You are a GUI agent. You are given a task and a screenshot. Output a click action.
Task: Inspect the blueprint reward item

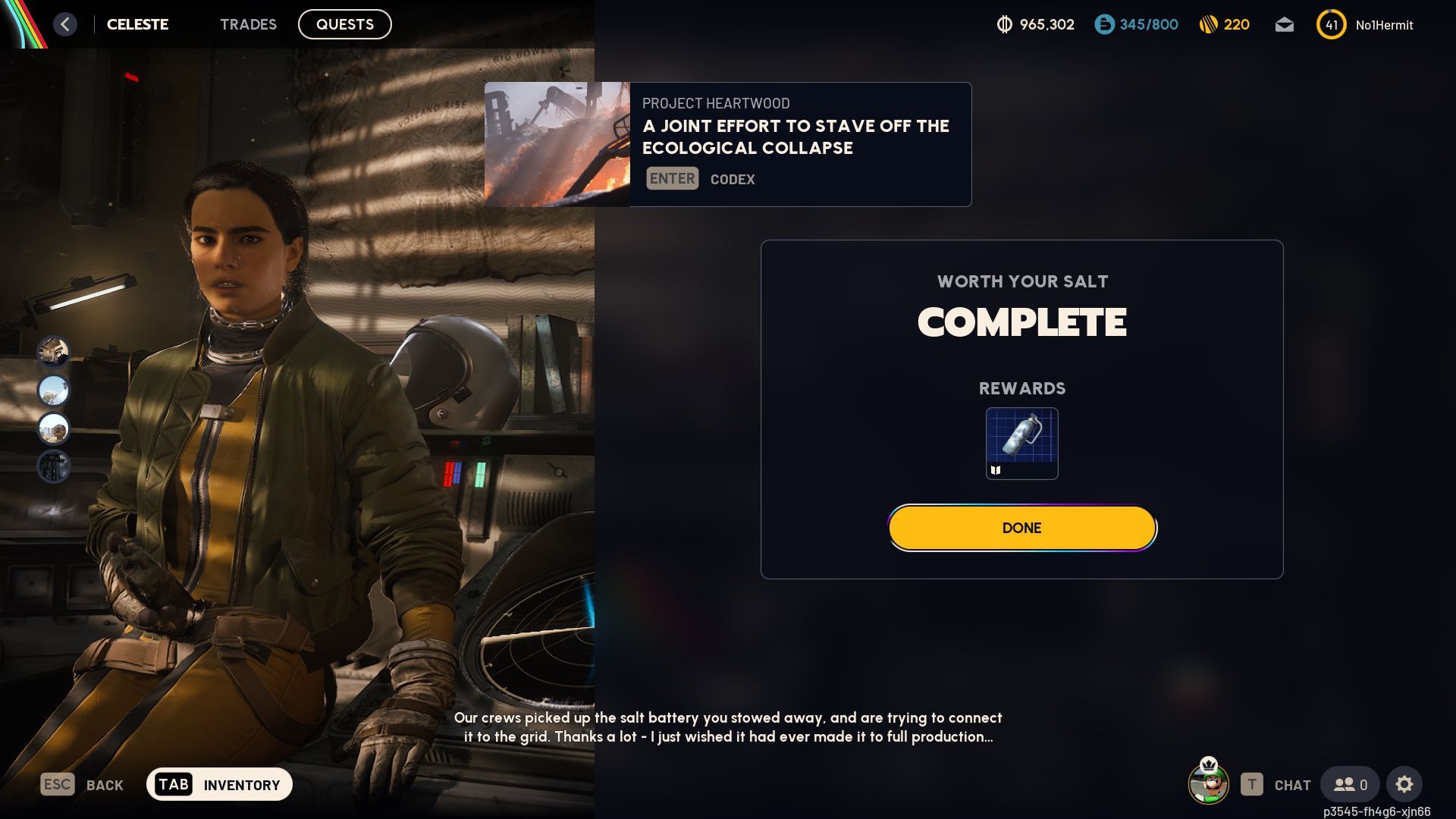[1021, 443]
